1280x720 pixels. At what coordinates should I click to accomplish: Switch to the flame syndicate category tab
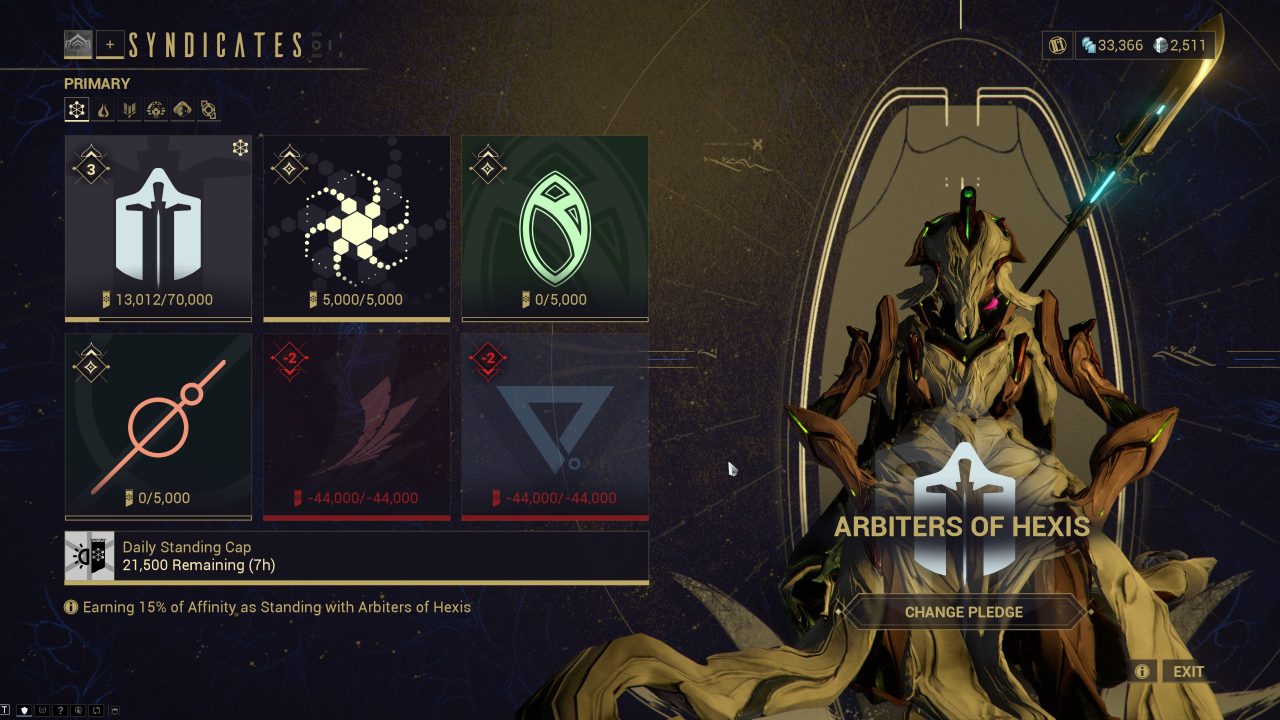(103, 110)
